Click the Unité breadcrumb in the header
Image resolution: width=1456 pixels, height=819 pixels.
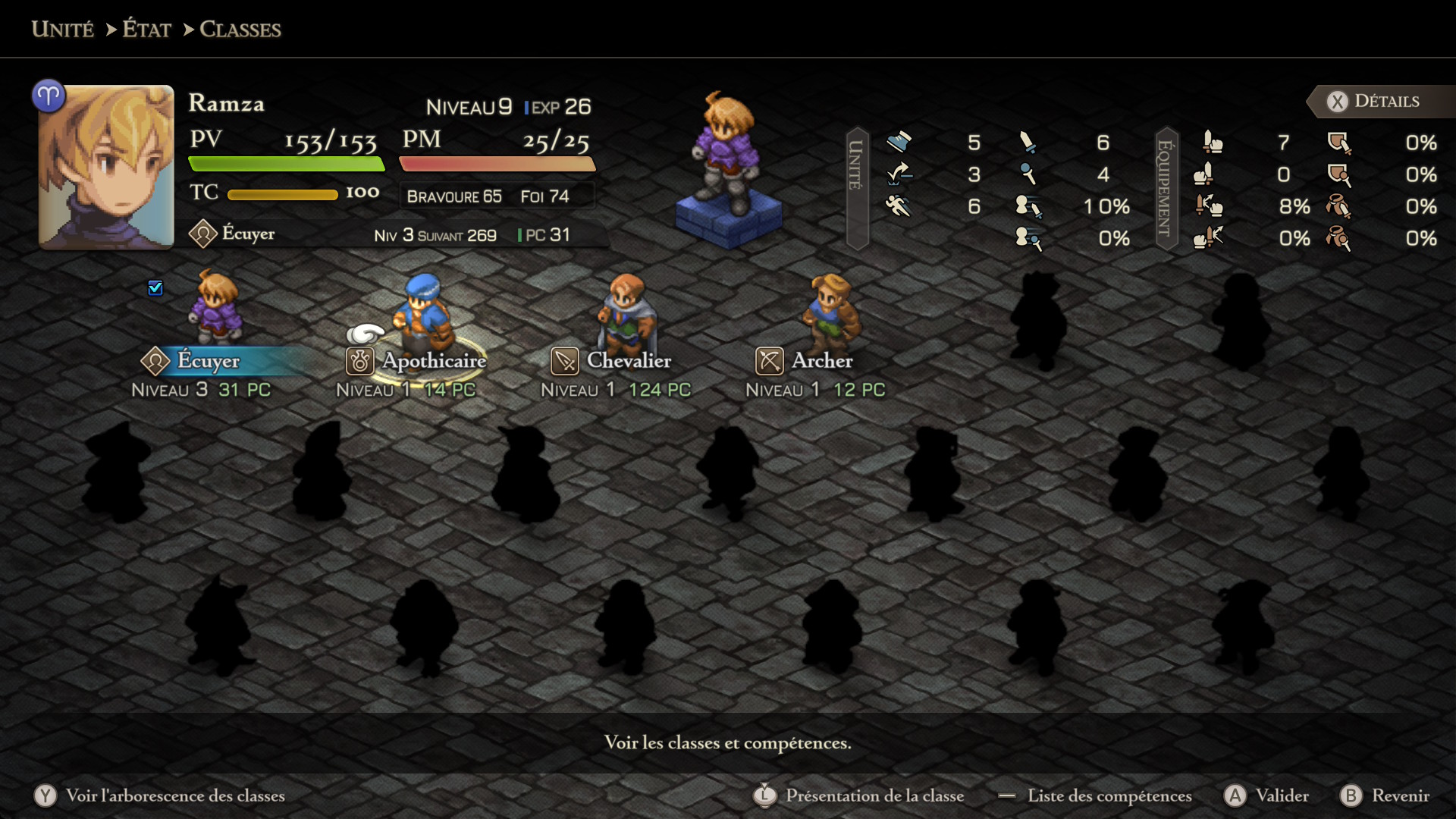pos(63,30)
